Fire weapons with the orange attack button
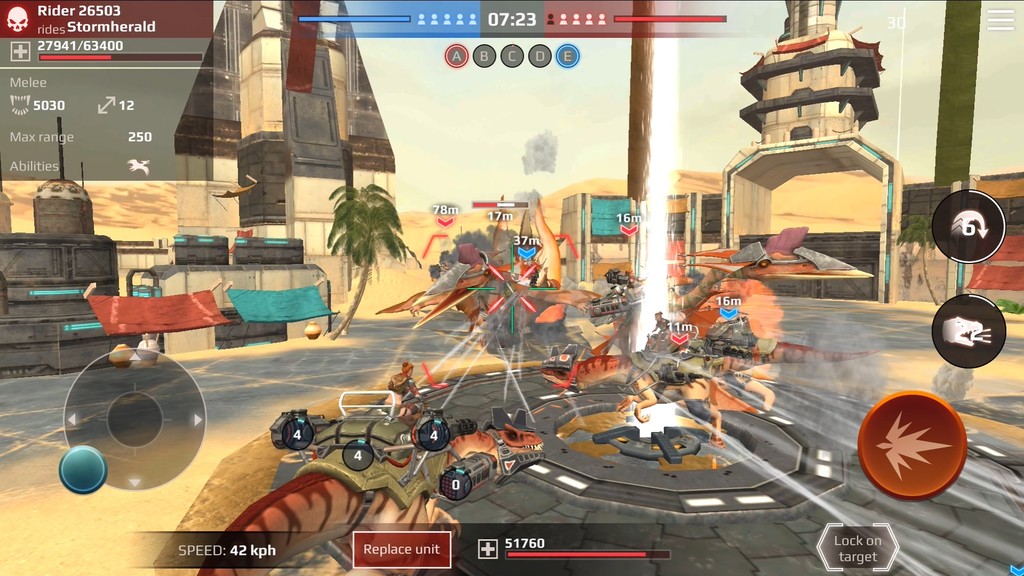1024x576 pixels. point(911,446)
